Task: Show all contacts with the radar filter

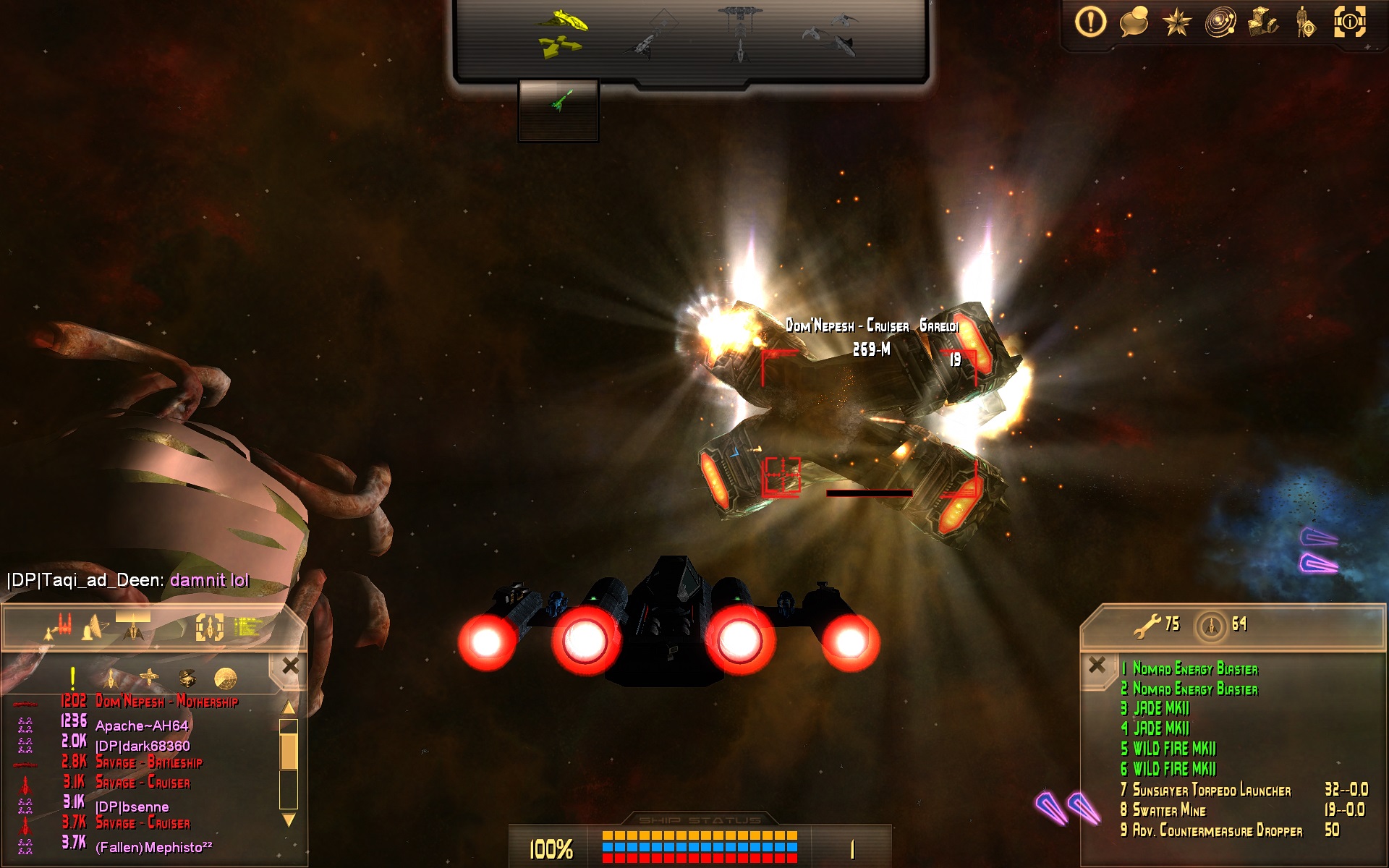Action: tap(226, 678)
